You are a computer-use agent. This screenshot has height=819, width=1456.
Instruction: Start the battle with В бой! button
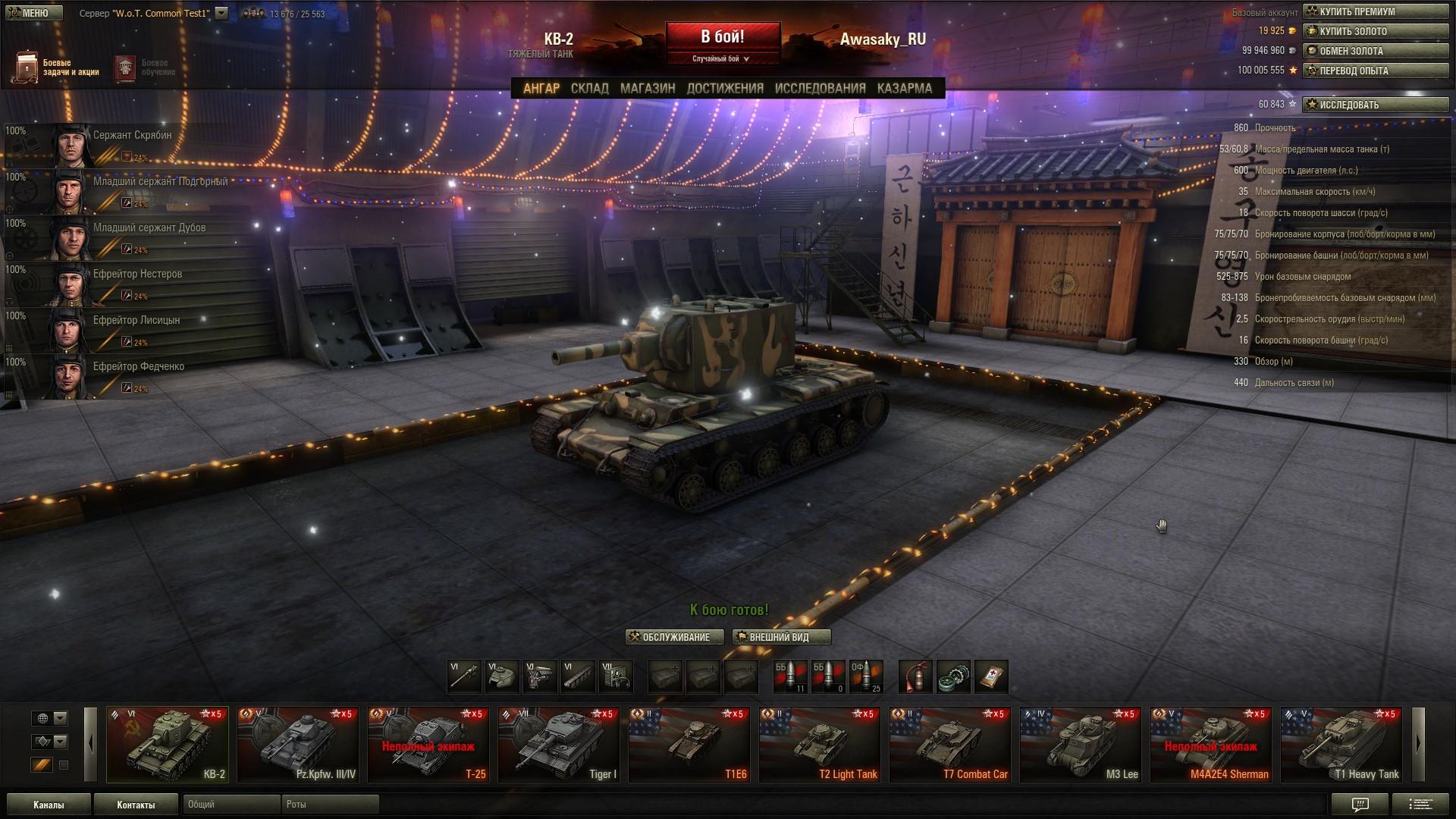[x=723, y=37]
